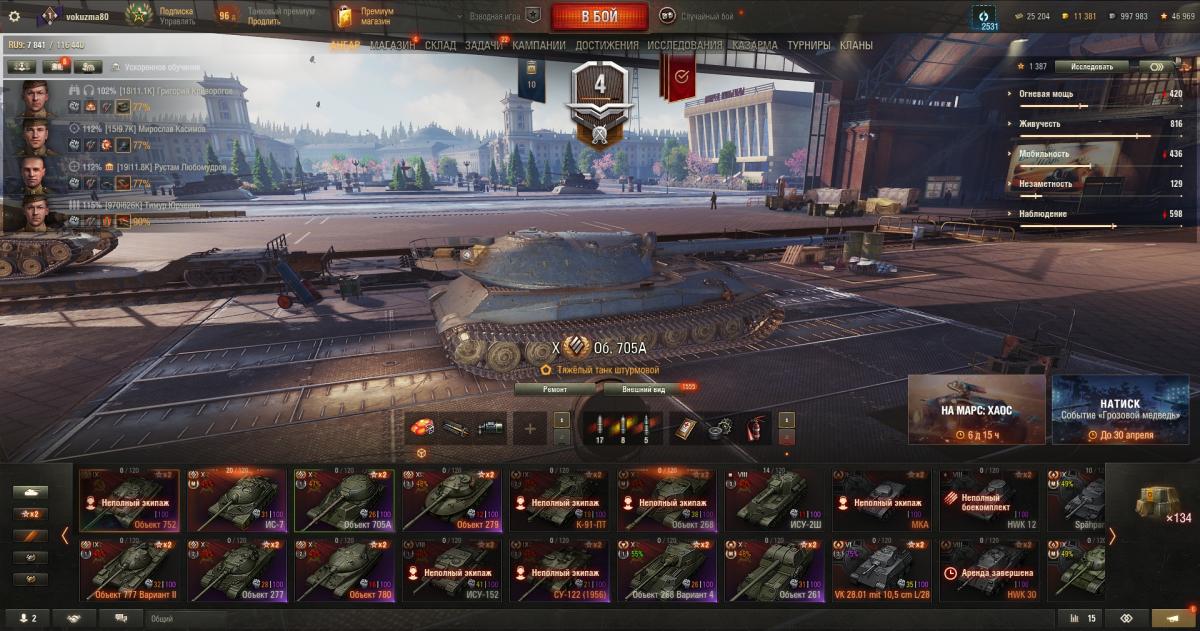The image size is (1200, 631).
Task: Open the КЛАНЫ tab
Action: (x=856, y=45)
